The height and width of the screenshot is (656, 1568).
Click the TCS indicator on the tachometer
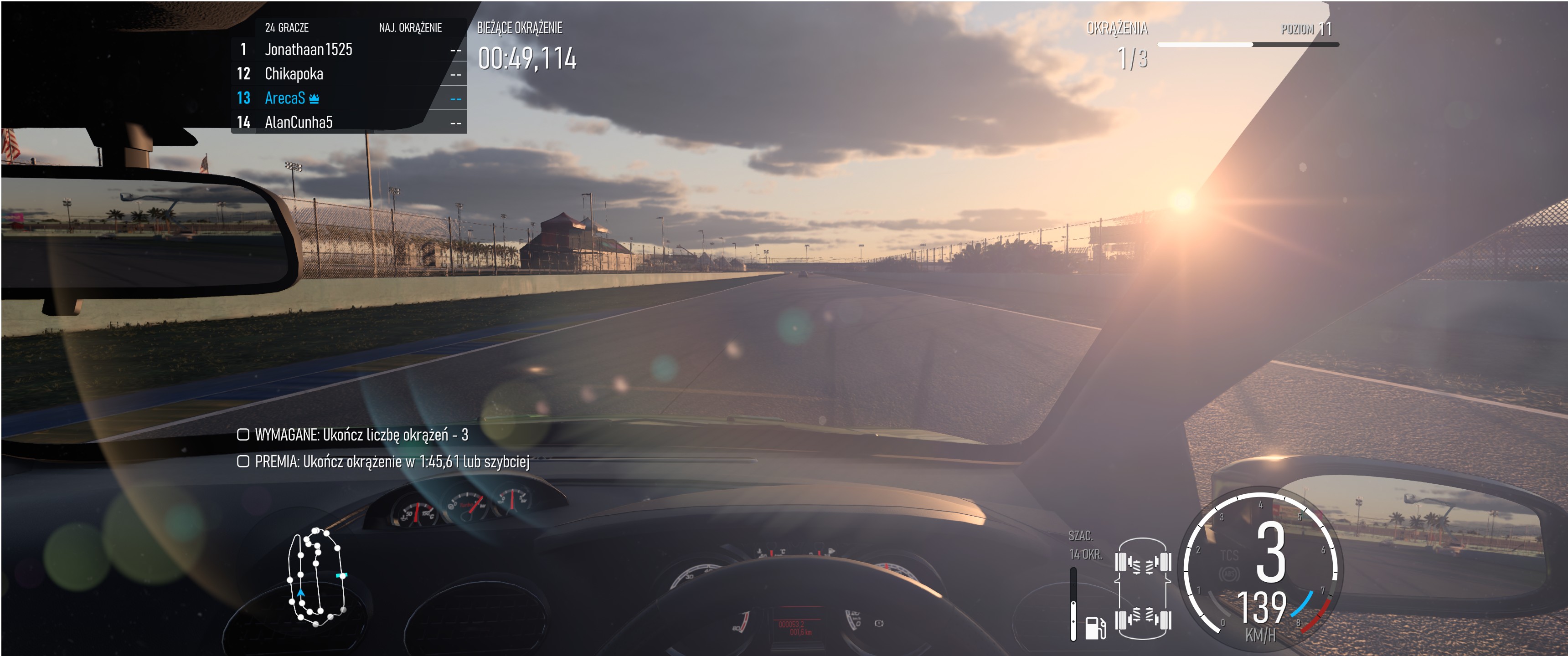(x=1229, y=556)
